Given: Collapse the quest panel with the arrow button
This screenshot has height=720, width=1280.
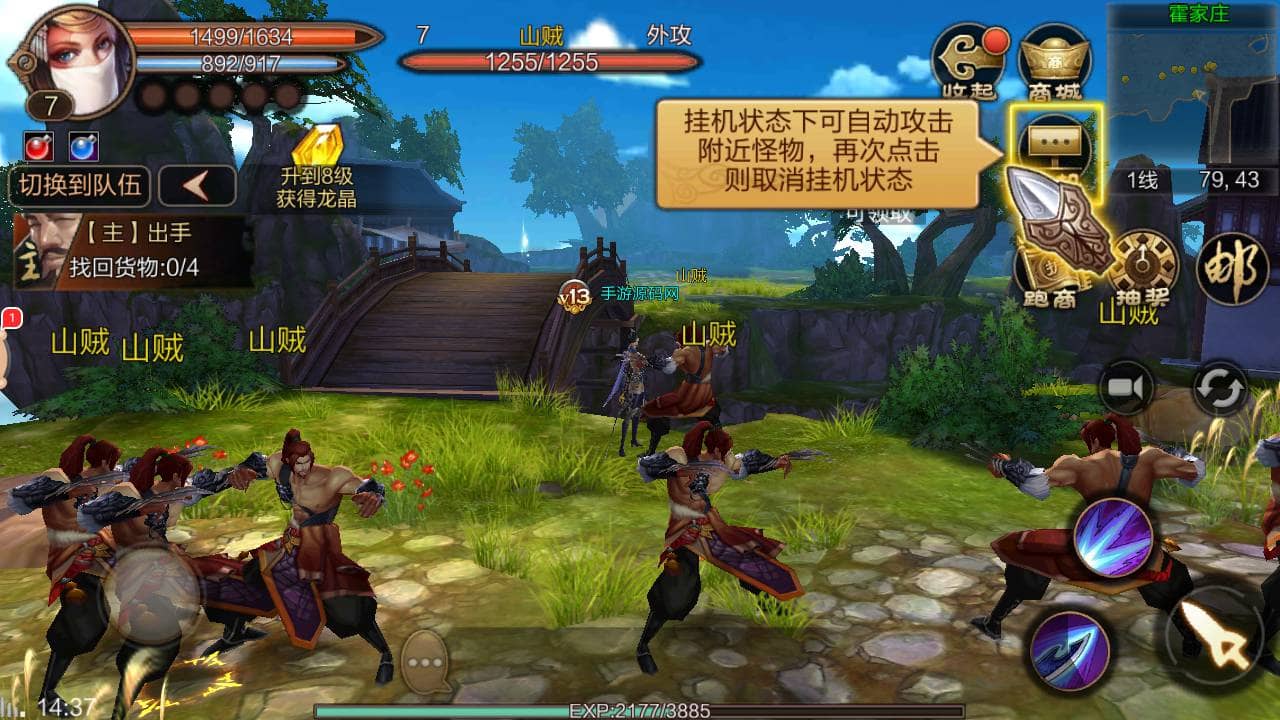Looking at the screenshot, I should point(197,186).
